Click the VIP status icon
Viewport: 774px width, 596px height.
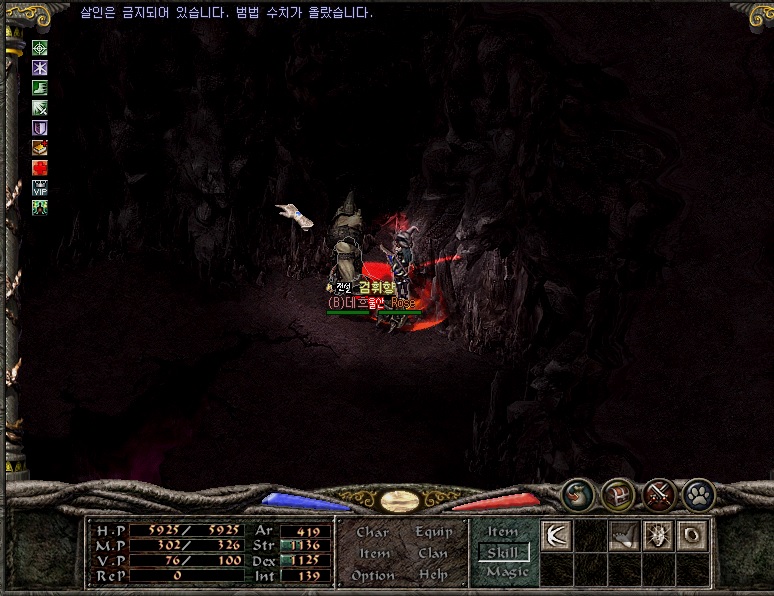40,188
